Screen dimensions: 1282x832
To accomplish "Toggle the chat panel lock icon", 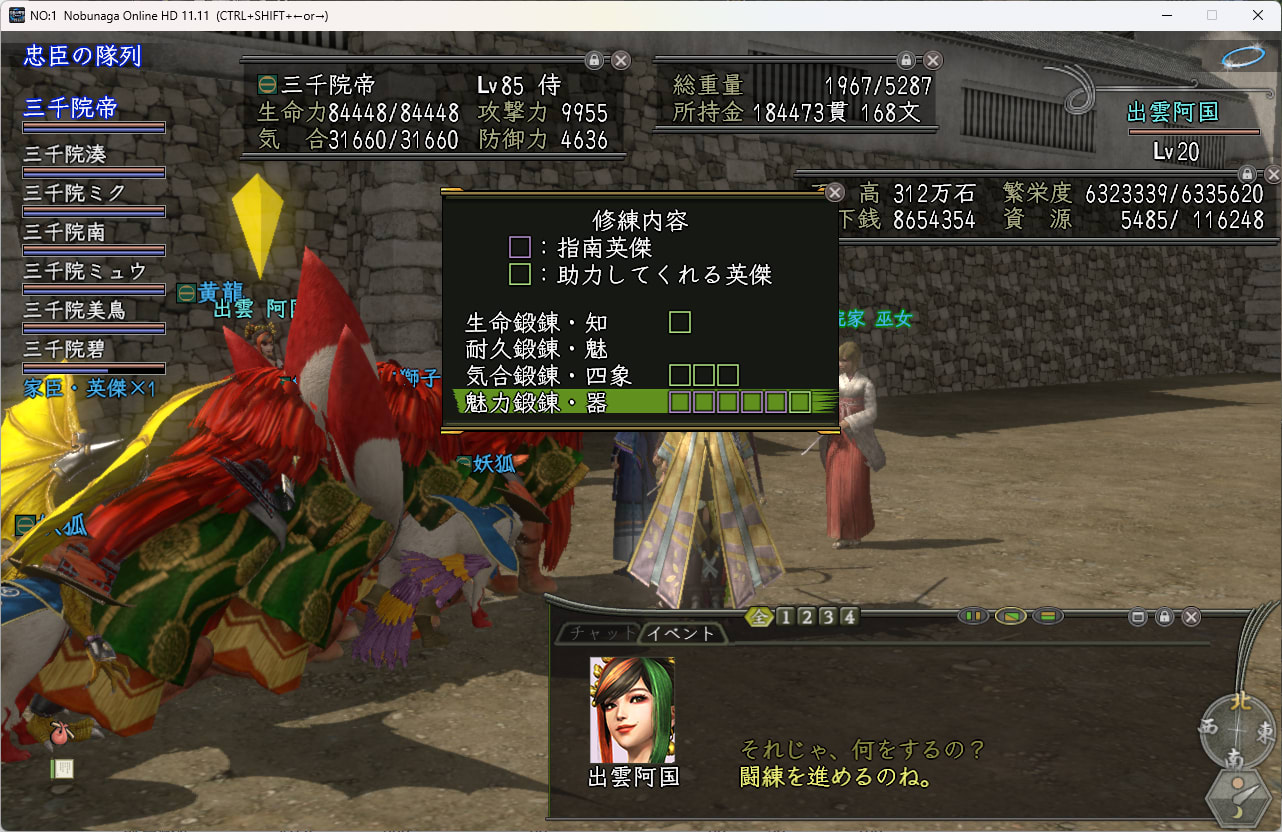I will (1164, 617).
